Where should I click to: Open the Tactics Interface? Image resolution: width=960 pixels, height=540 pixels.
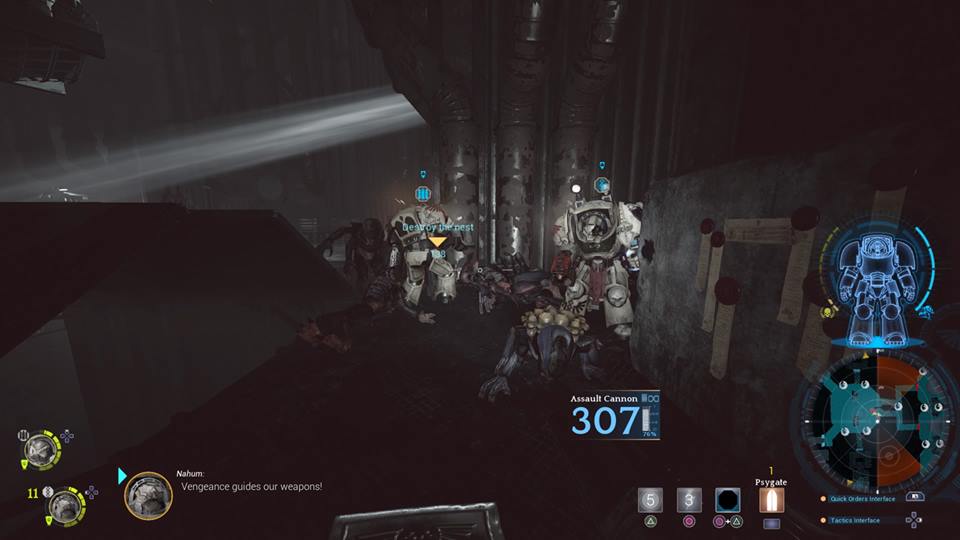(x=855, y=520)
